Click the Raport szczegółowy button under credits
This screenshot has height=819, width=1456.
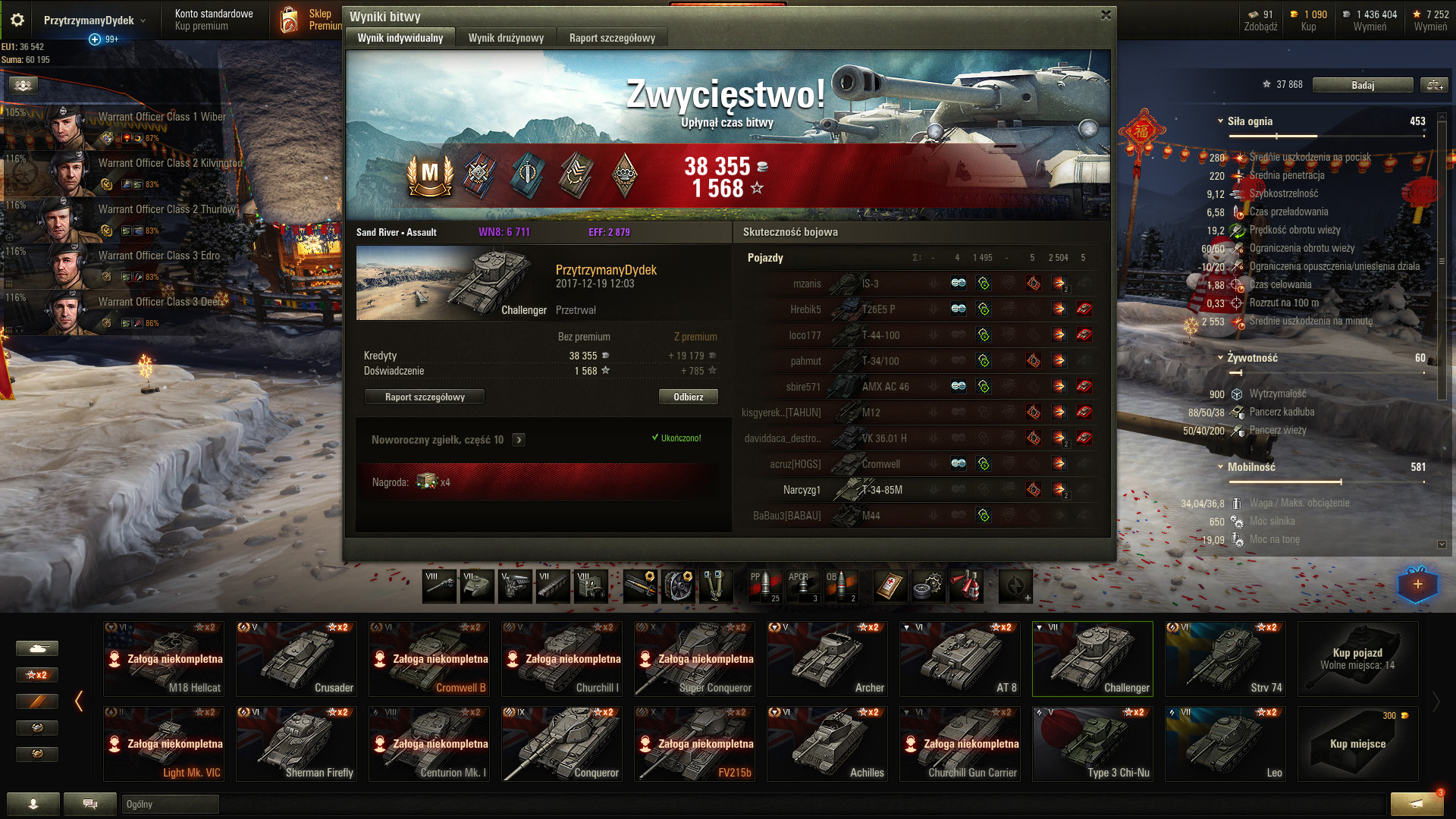pyautogui.click(x=425, y=397)
